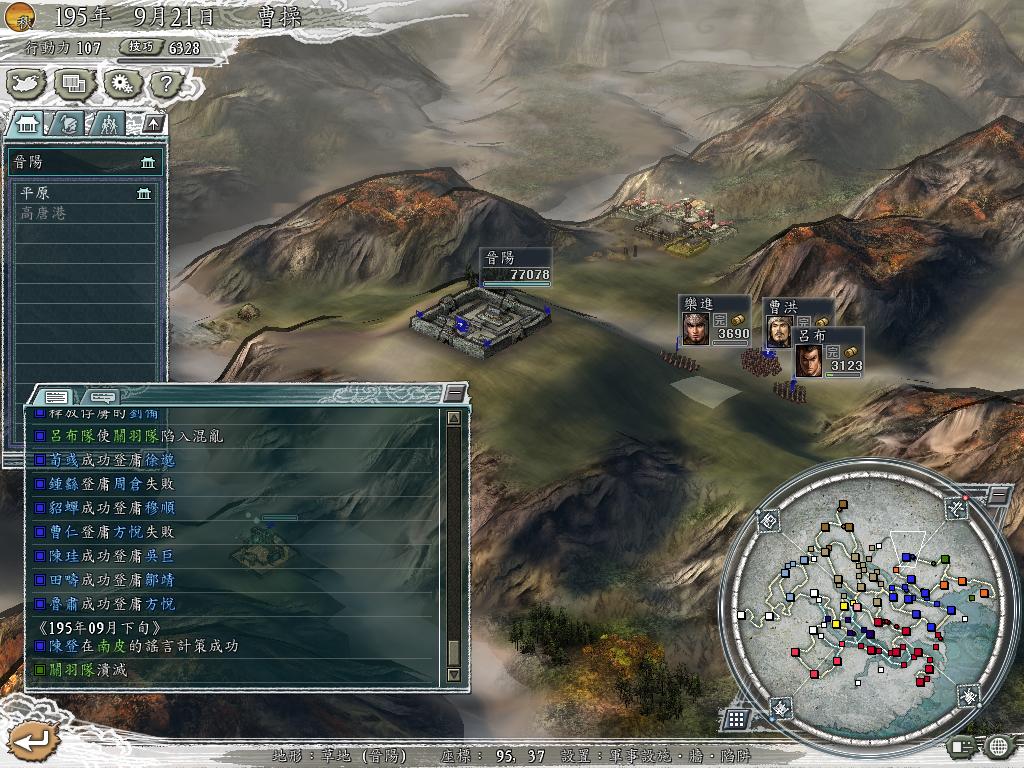Open the China map overview button

coord(27,84)
